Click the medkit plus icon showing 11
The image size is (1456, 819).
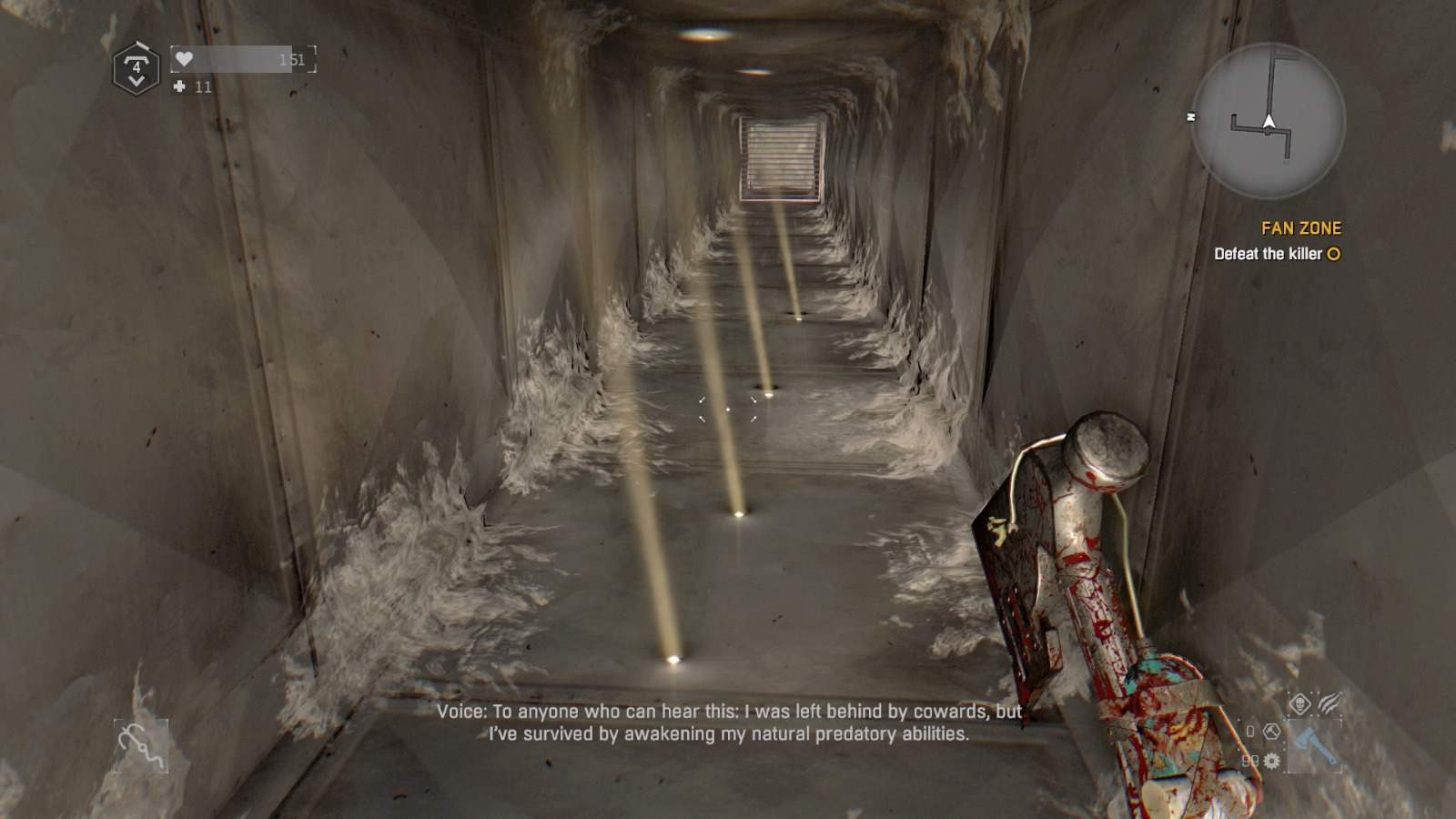click(179, 87)
